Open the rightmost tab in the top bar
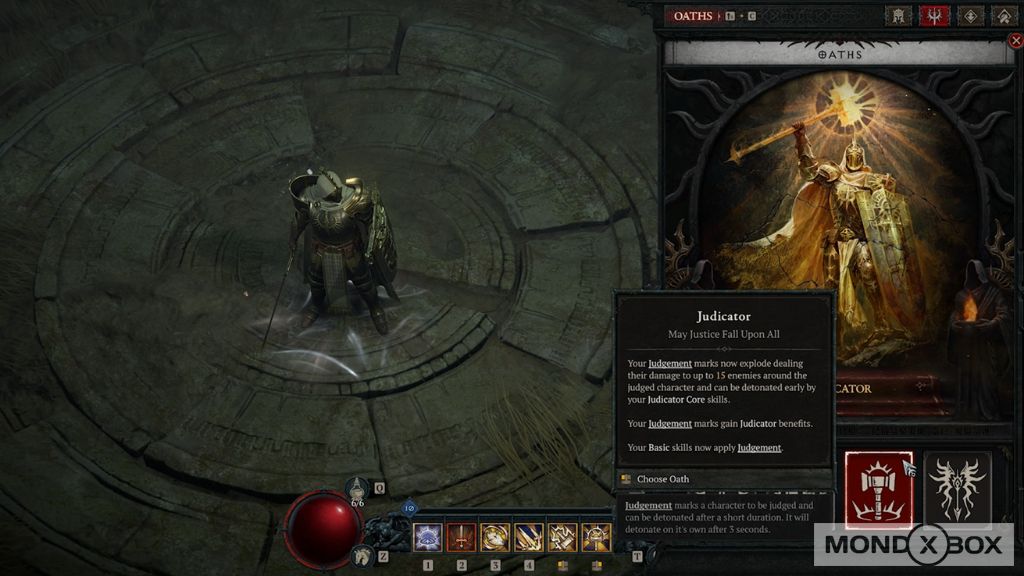Image resolution: width=1024 pixels, height=576 pixels. coord(1003,16)
